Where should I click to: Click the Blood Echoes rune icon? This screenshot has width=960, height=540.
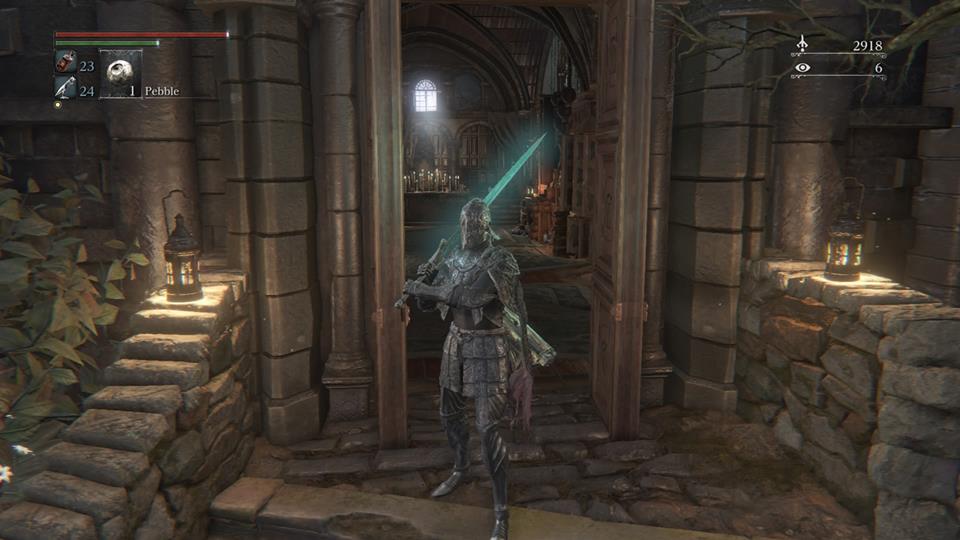coord(802,44)
